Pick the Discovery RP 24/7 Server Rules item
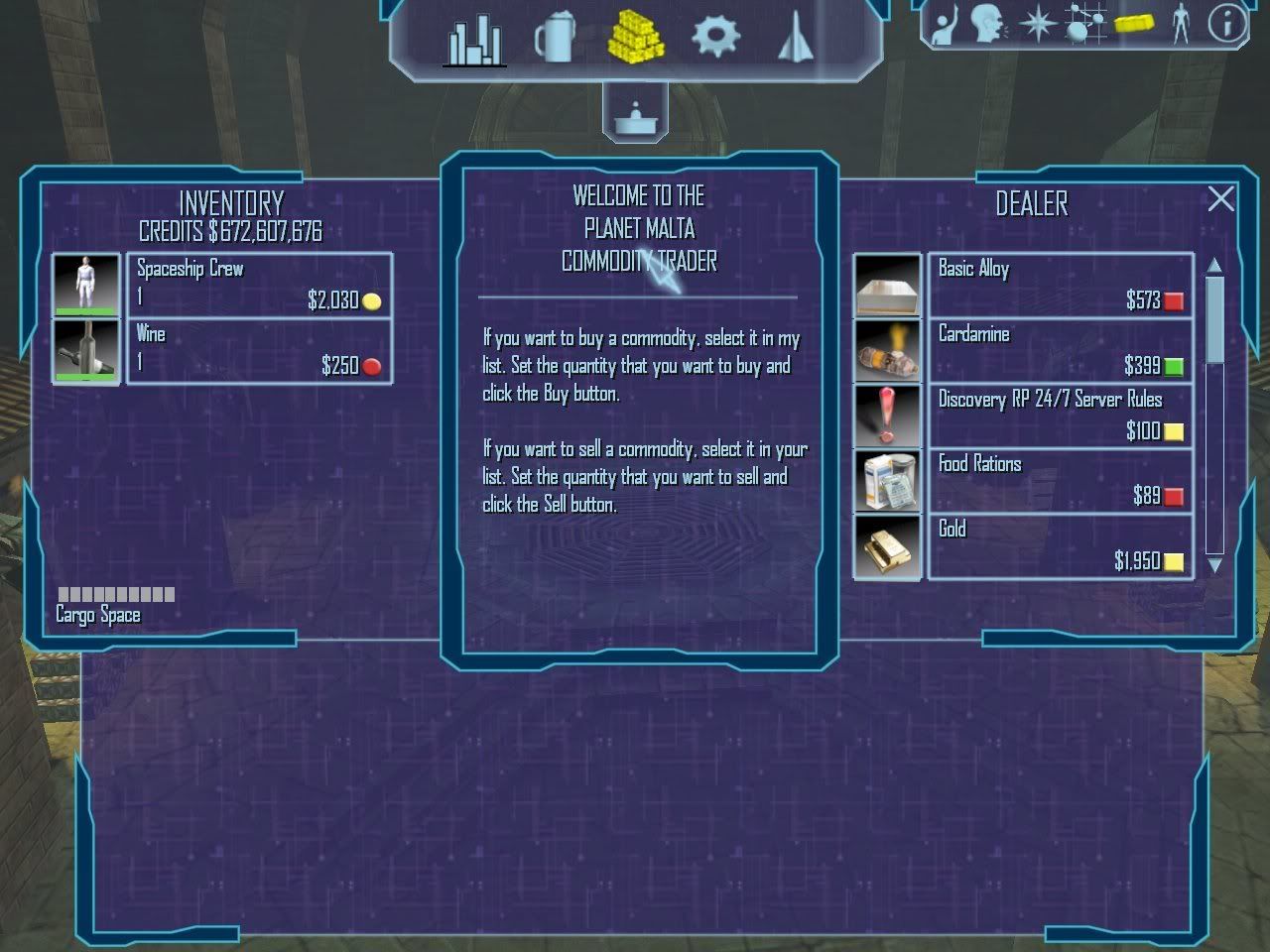This screenshot has height=952, width=1270. pos(1060,416)
